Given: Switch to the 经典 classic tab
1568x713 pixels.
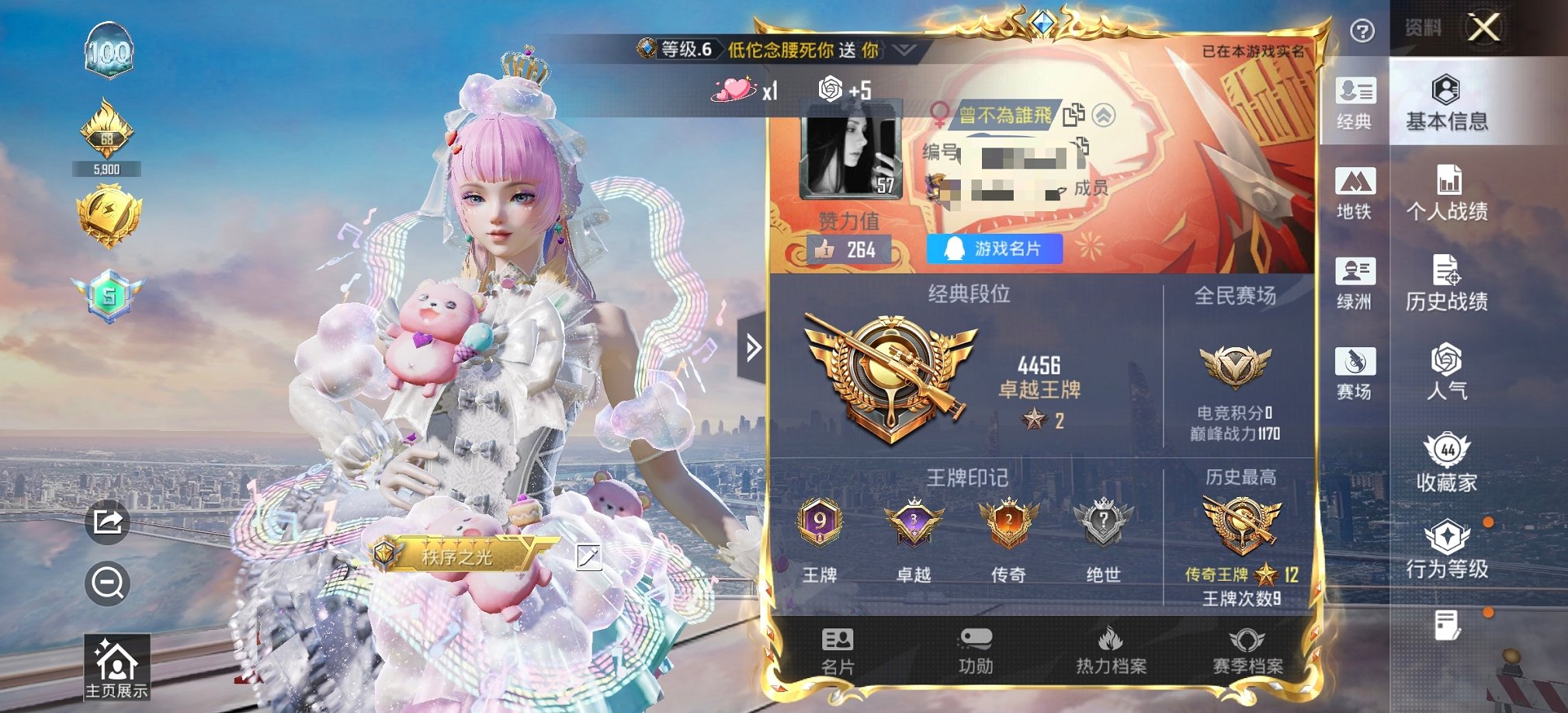Looking at the screenshot, I should [1355, 101].
